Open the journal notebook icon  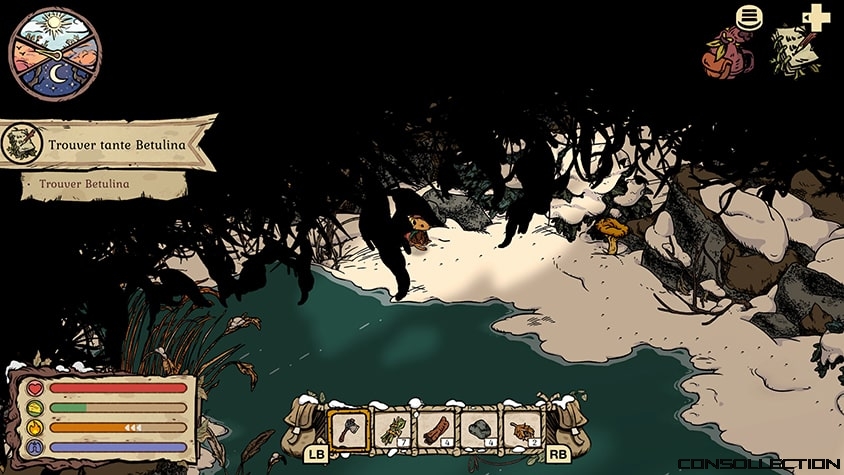pos(796,48)
